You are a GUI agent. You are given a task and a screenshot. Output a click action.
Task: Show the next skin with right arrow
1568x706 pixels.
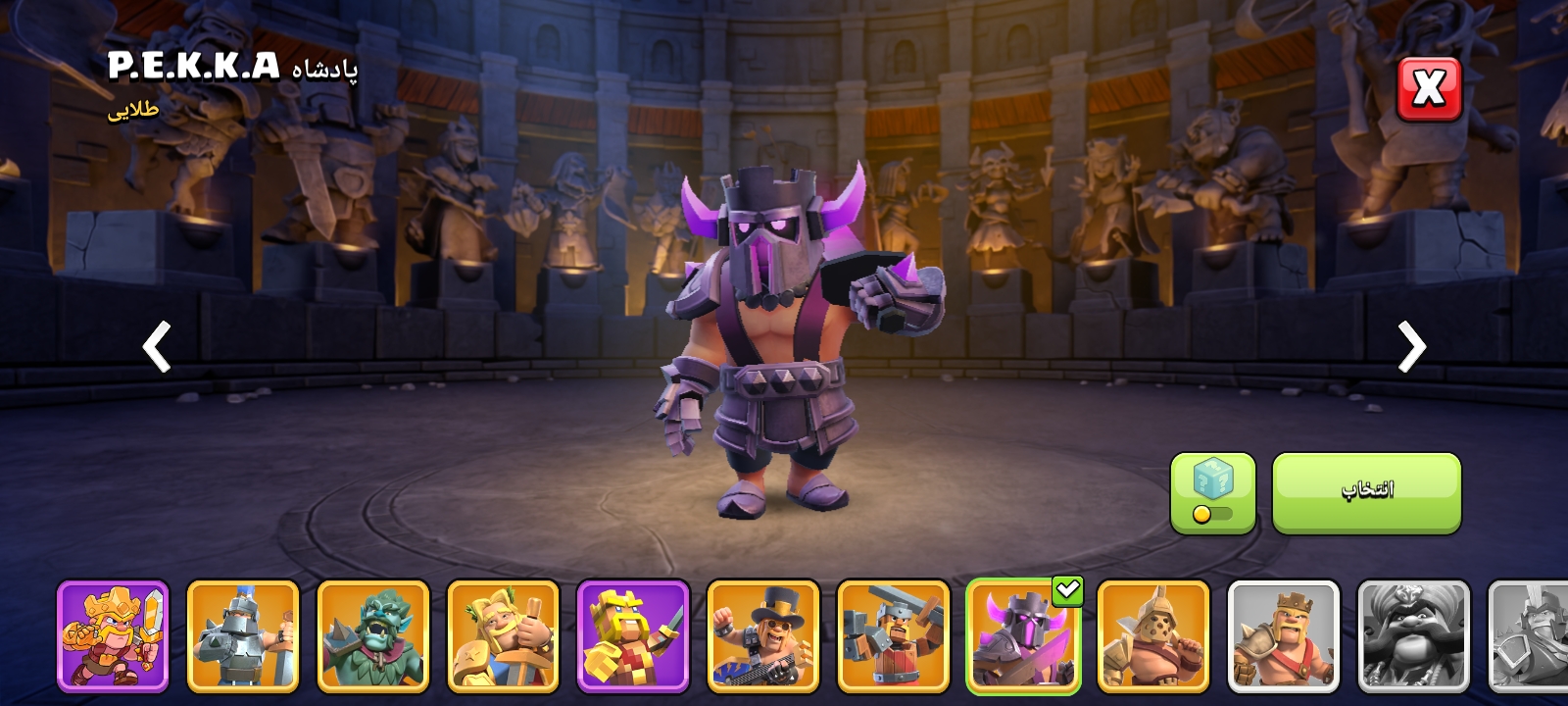coord(1411,346)
